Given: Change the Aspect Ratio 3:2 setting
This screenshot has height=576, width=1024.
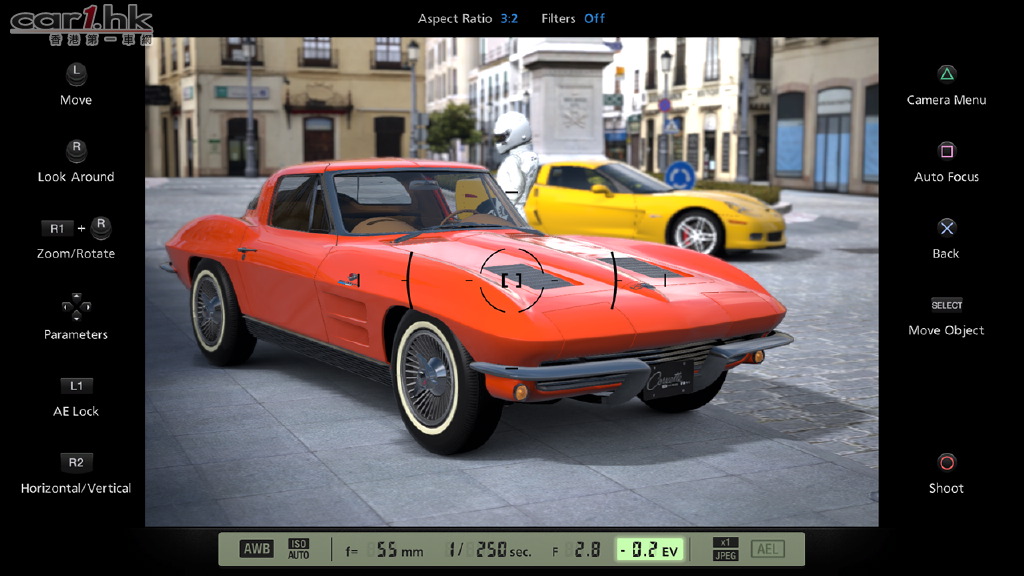Looking at the screenshot, I should [467, 18].
